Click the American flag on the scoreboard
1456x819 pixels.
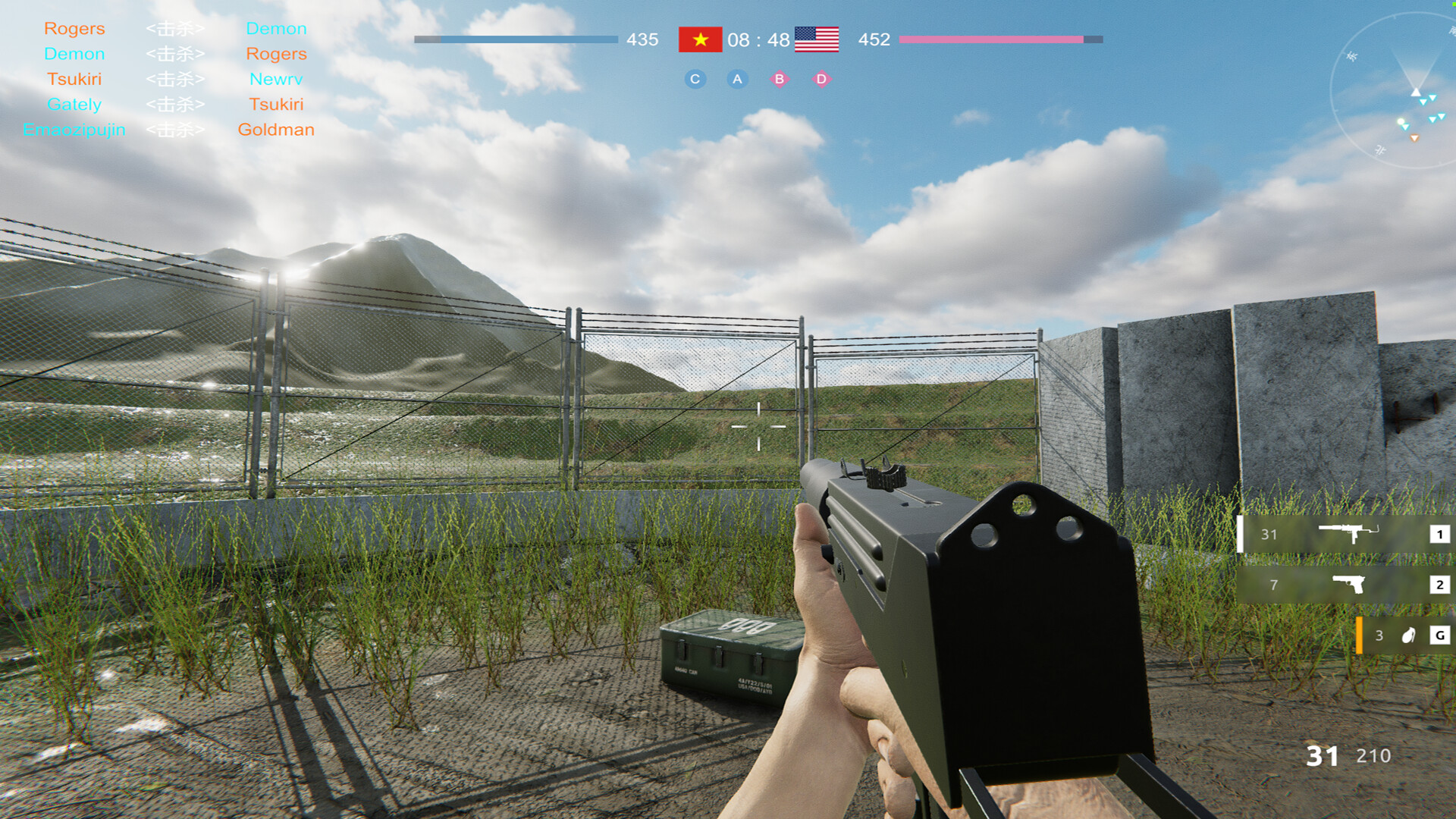(x=816, y=39)
